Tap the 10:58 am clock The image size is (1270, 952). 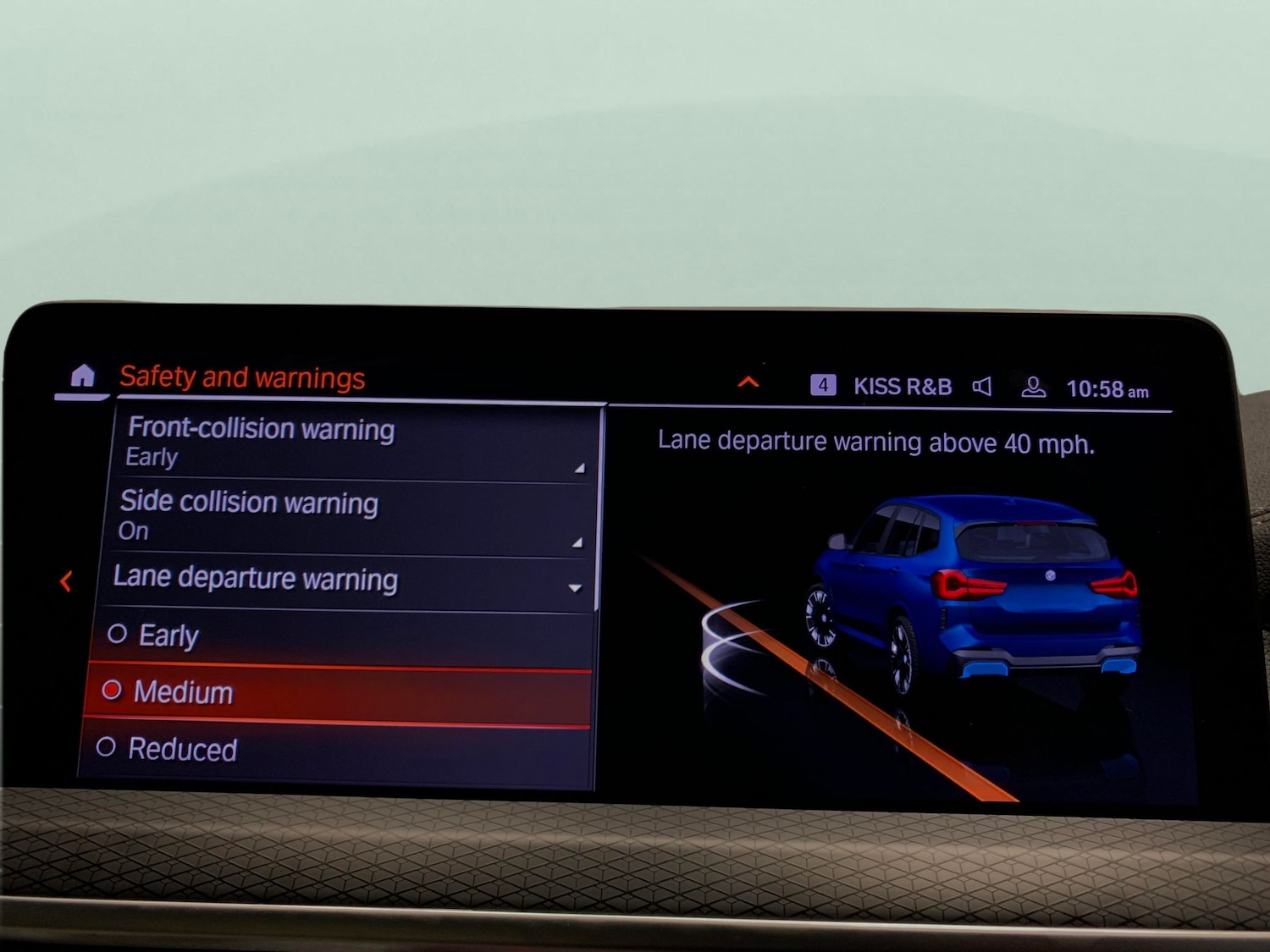1107,389
